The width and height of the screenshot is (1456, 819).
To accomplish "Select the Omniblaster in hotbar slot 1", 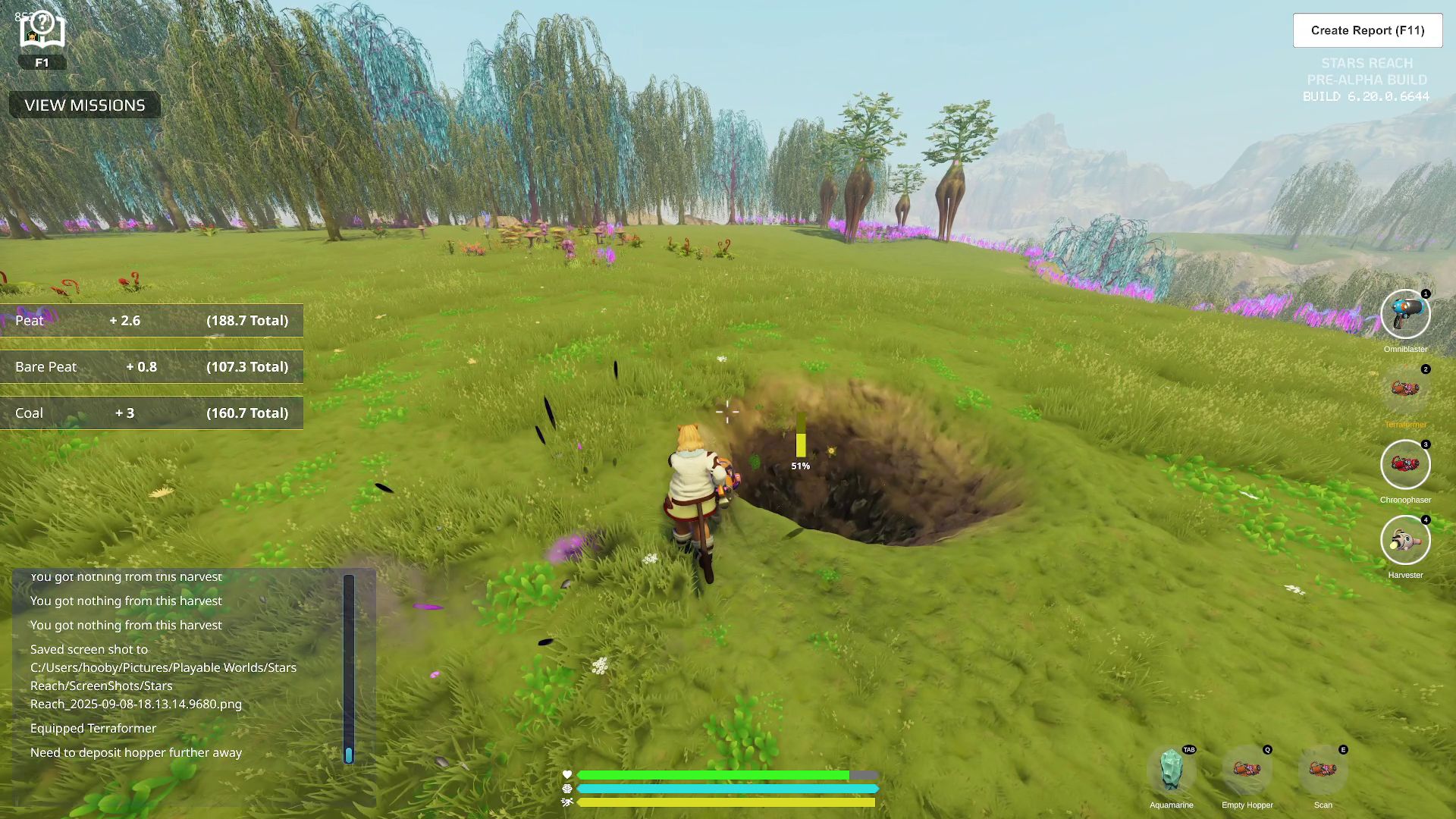I will click(1405, 314).
